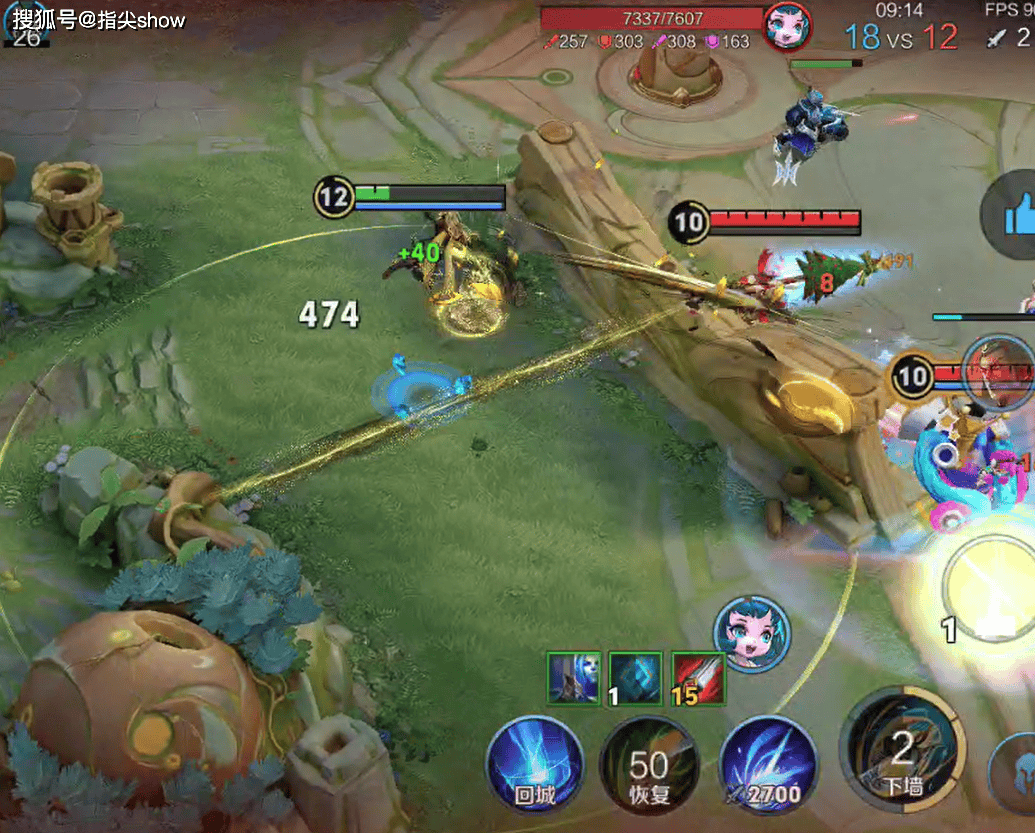The image size is (1035, 833).
Task: Tap the blue diamond item with count 1
Action: pos(636,678)
